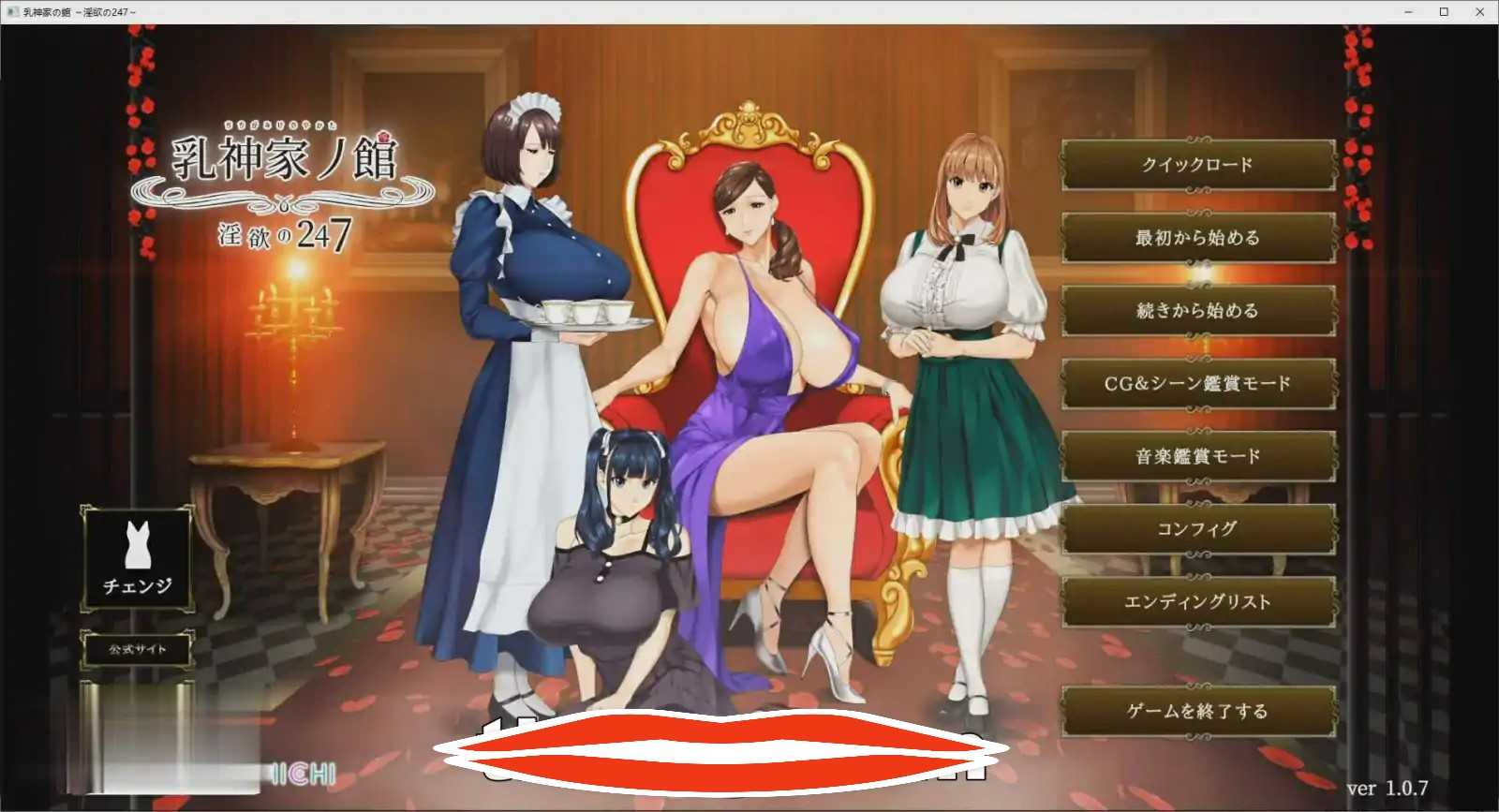Viewport: 1499px width, 812px height.
Task: Open クイックロード to quick load a save
Action: [x=1199, y=165]
